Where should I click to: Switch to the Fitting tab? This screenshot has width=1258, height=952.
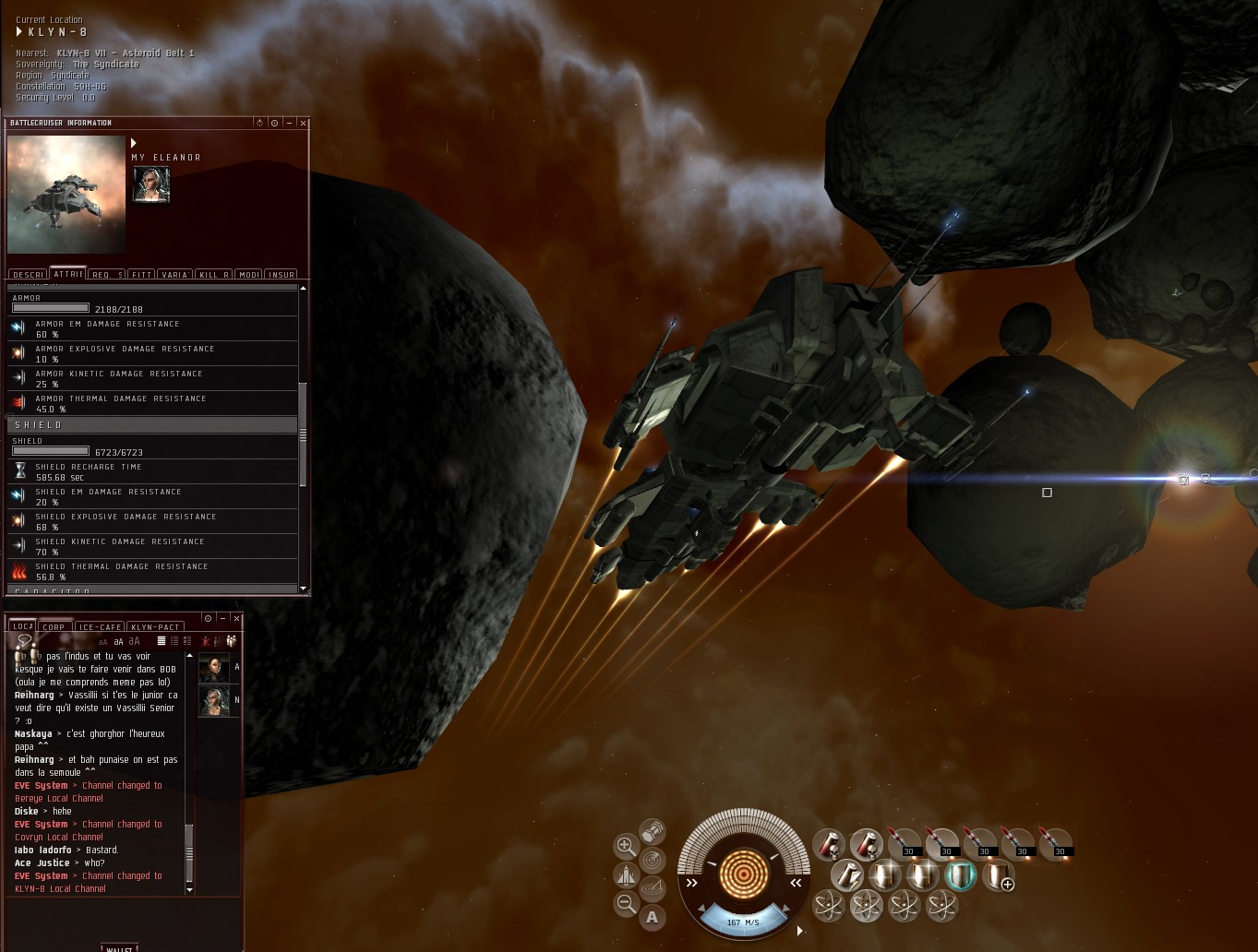141,275
